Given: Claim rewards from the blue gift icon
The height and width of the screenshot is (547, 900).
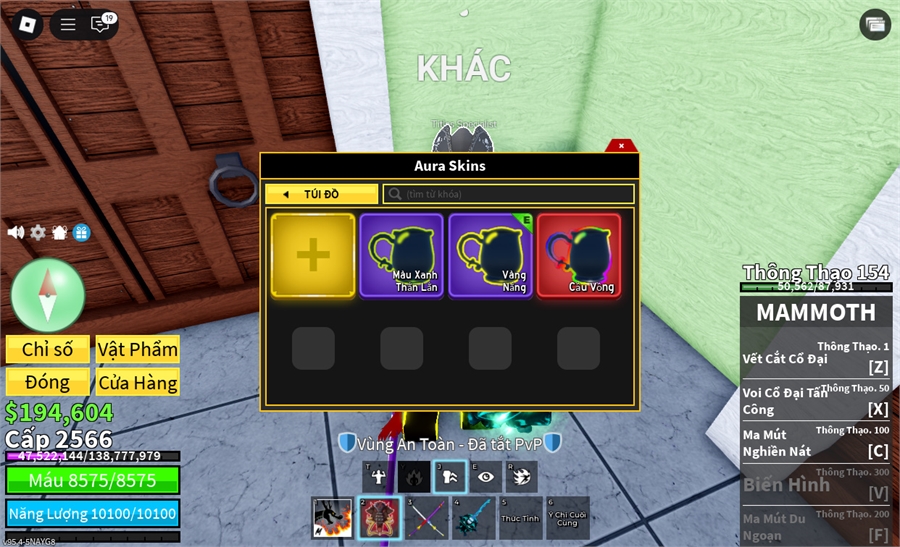Looking at the screenshot, I should (x=81, y=232).
